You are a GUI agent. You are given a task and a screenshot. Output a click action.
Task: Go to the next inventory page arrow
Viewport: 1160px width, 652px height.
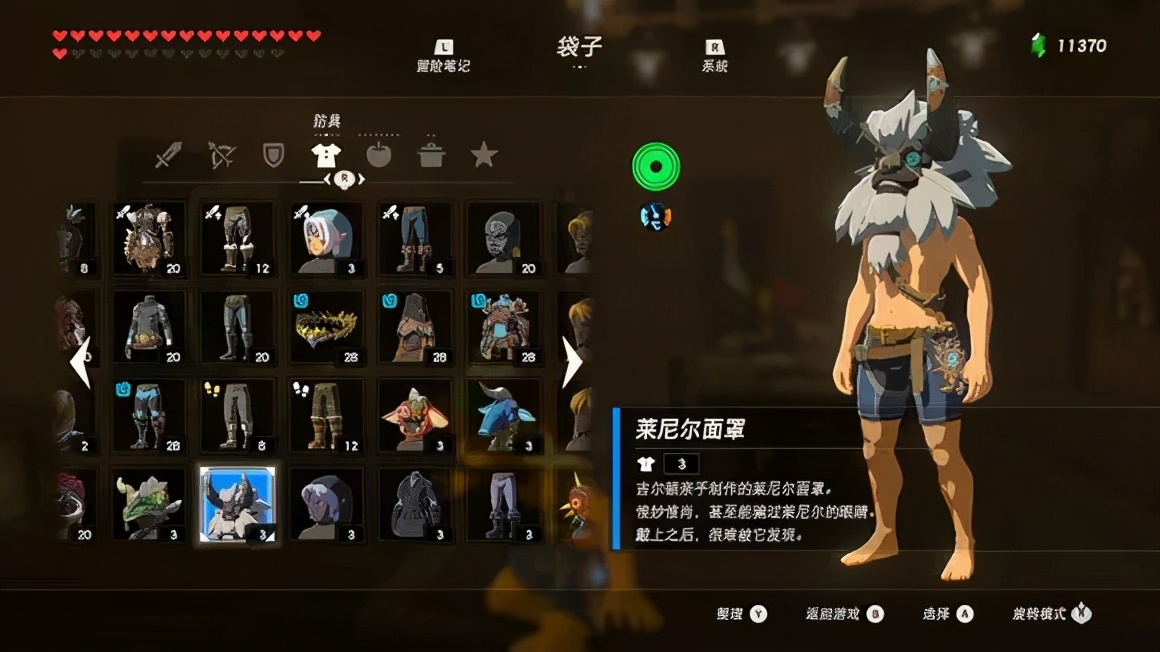point(572,362)
